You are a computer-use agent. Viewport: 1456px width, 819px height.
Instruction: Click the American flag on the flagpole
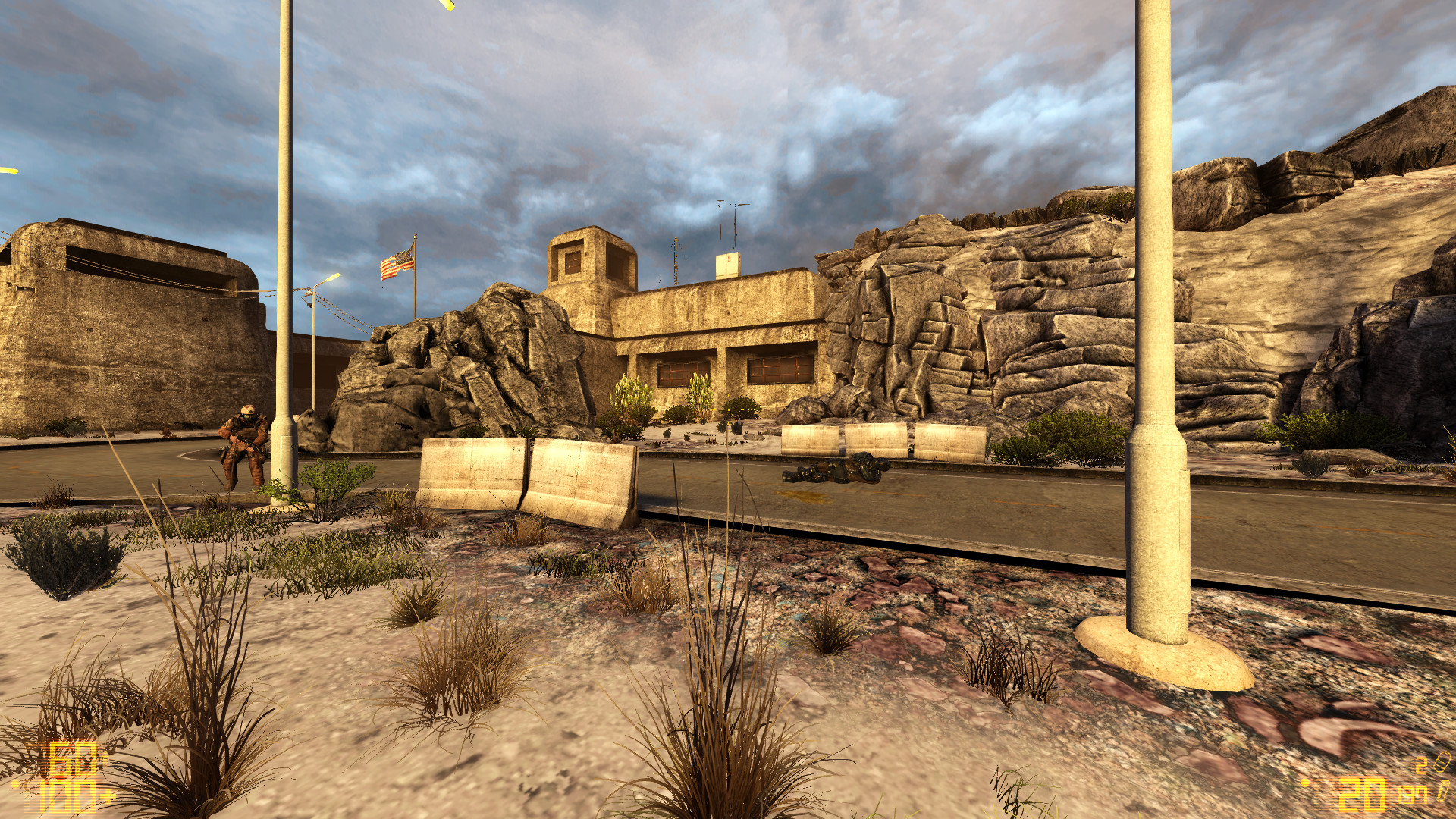click(397, 262)
